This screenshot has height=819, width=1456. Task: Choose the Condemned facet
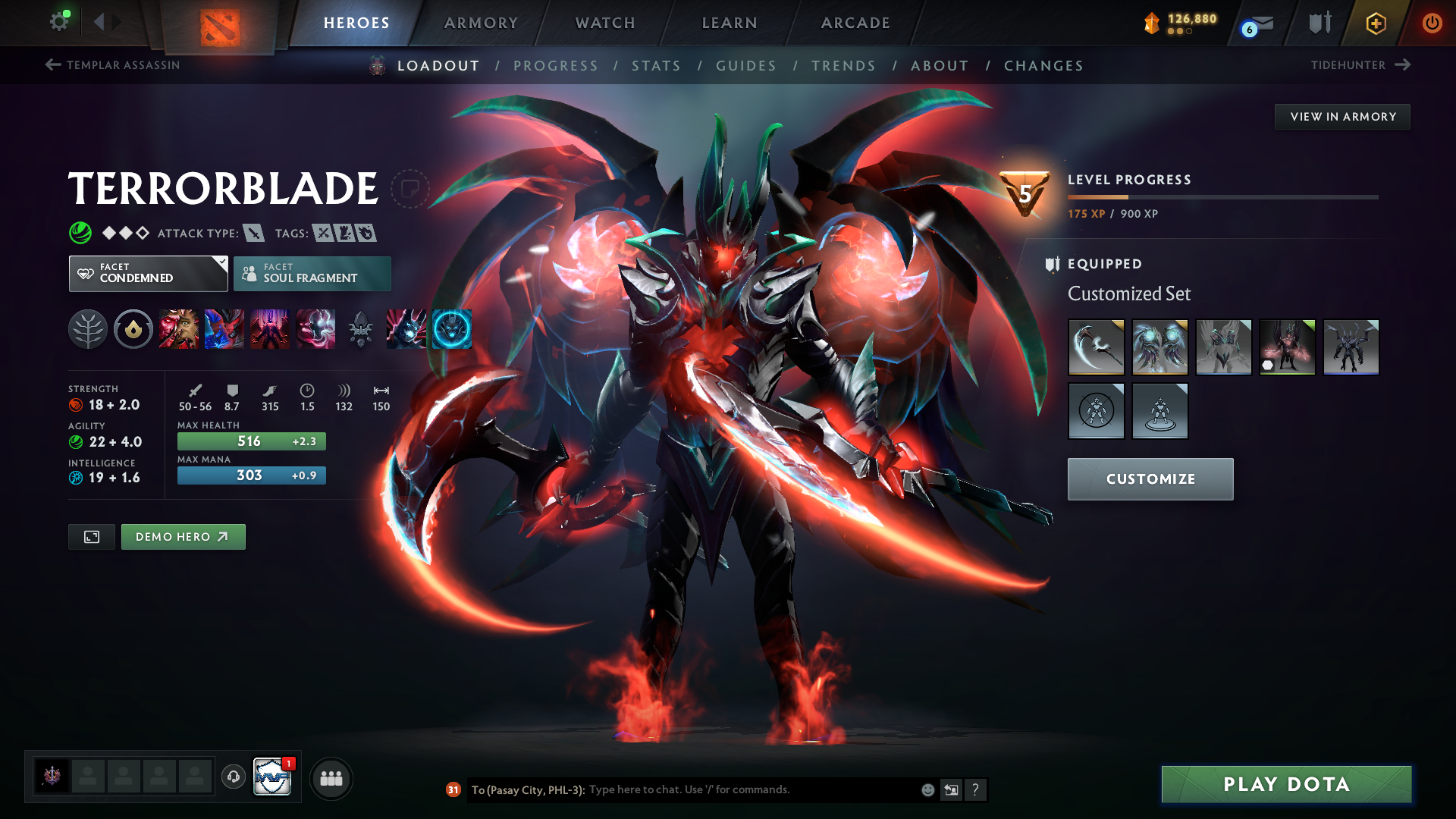click(148, 273)
